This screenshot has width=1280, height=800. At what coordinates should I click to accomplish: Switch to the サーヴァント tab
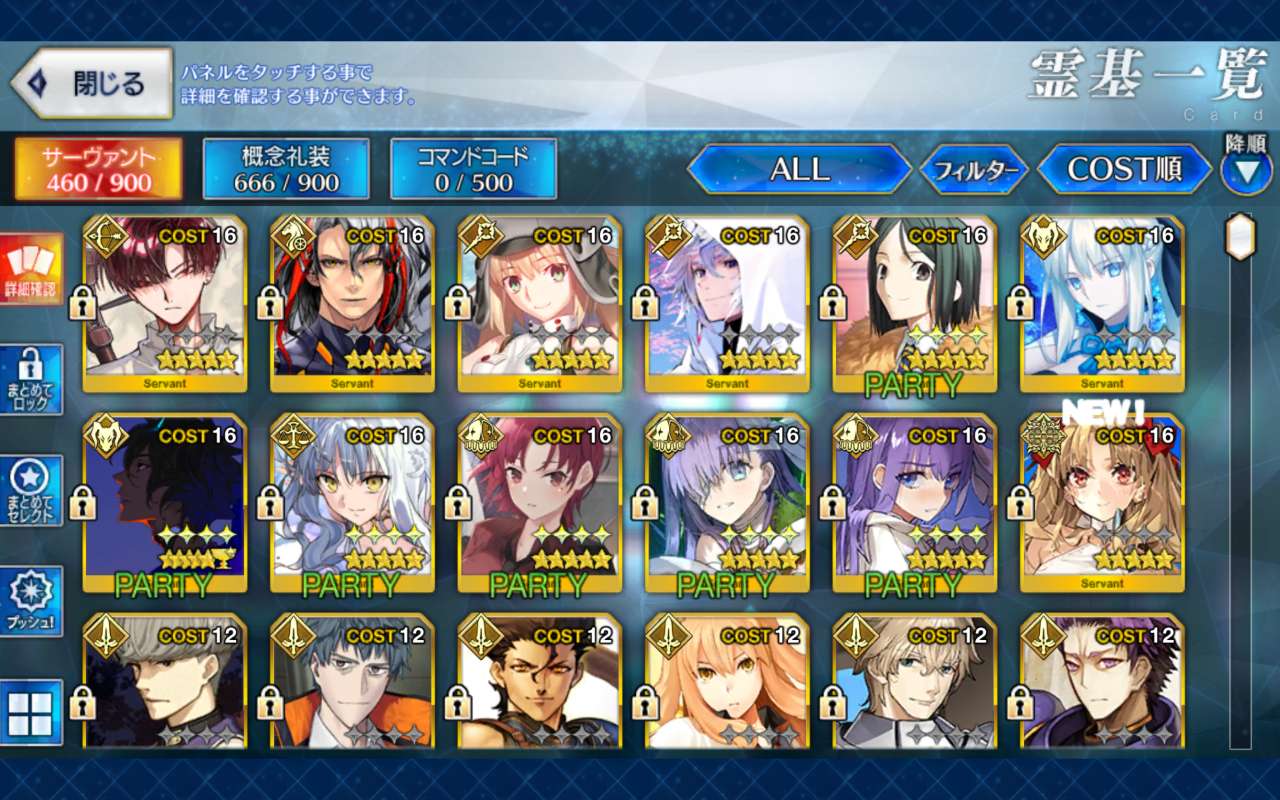pos(97,169)
